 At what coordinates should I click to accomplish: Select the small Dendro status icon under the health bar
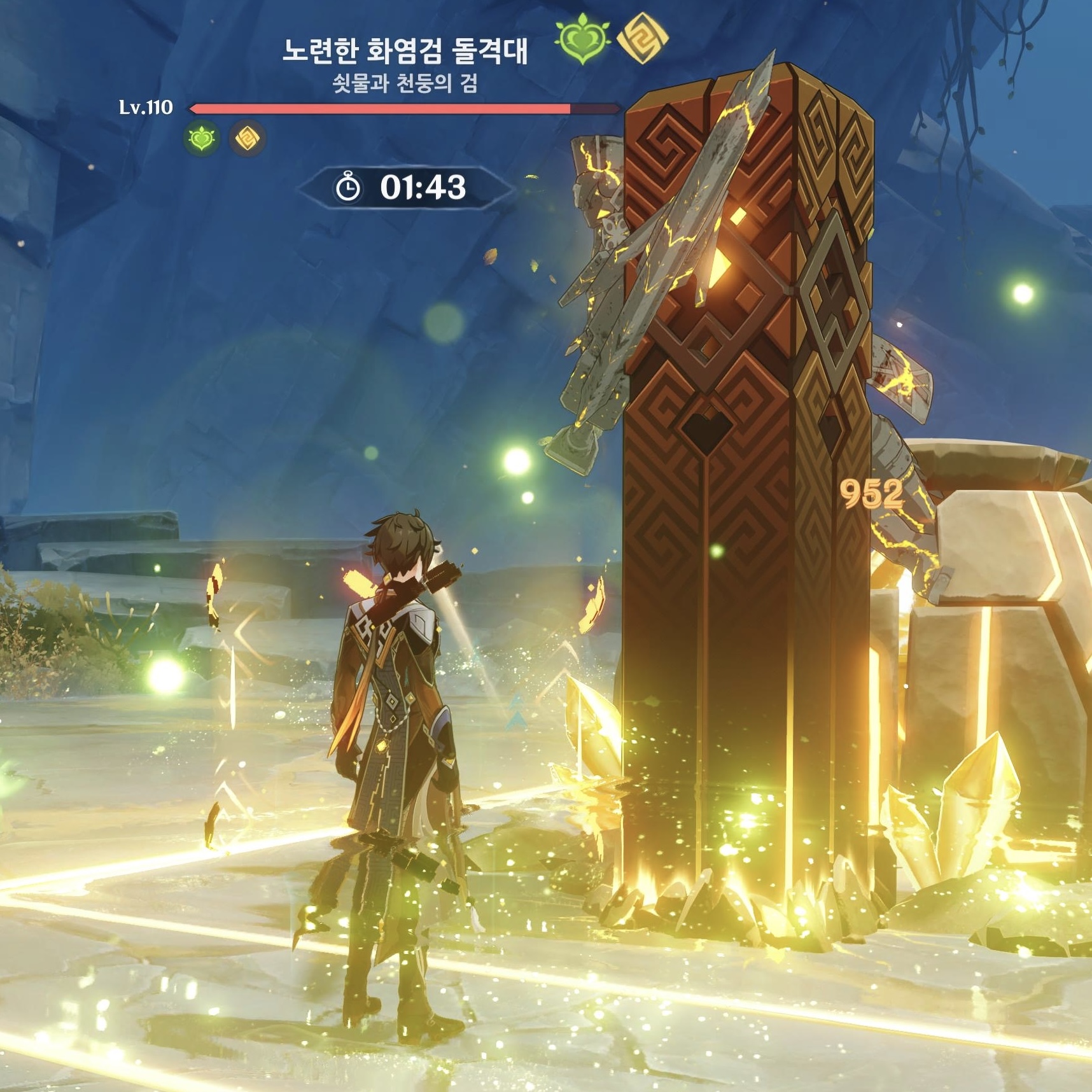click(202, 138)
